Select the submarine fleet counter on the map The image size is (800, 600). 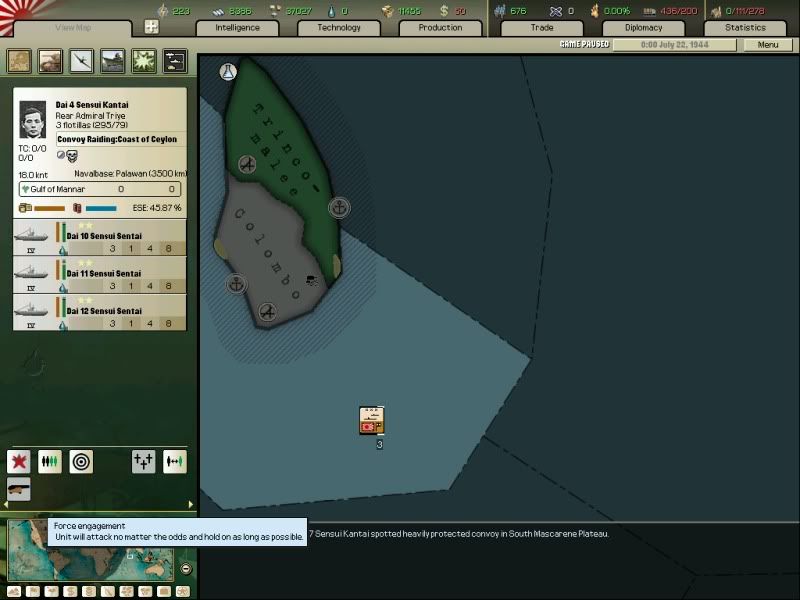[x=373, y=421]
